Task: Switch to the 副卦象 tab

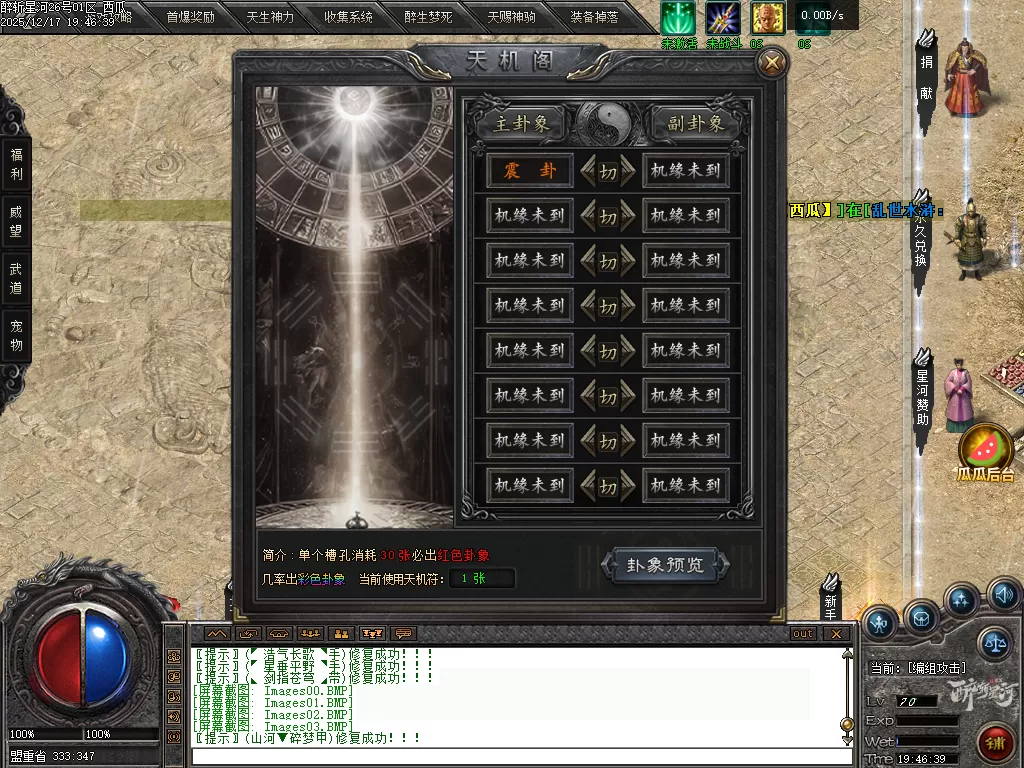Action: tap(696, 123)
